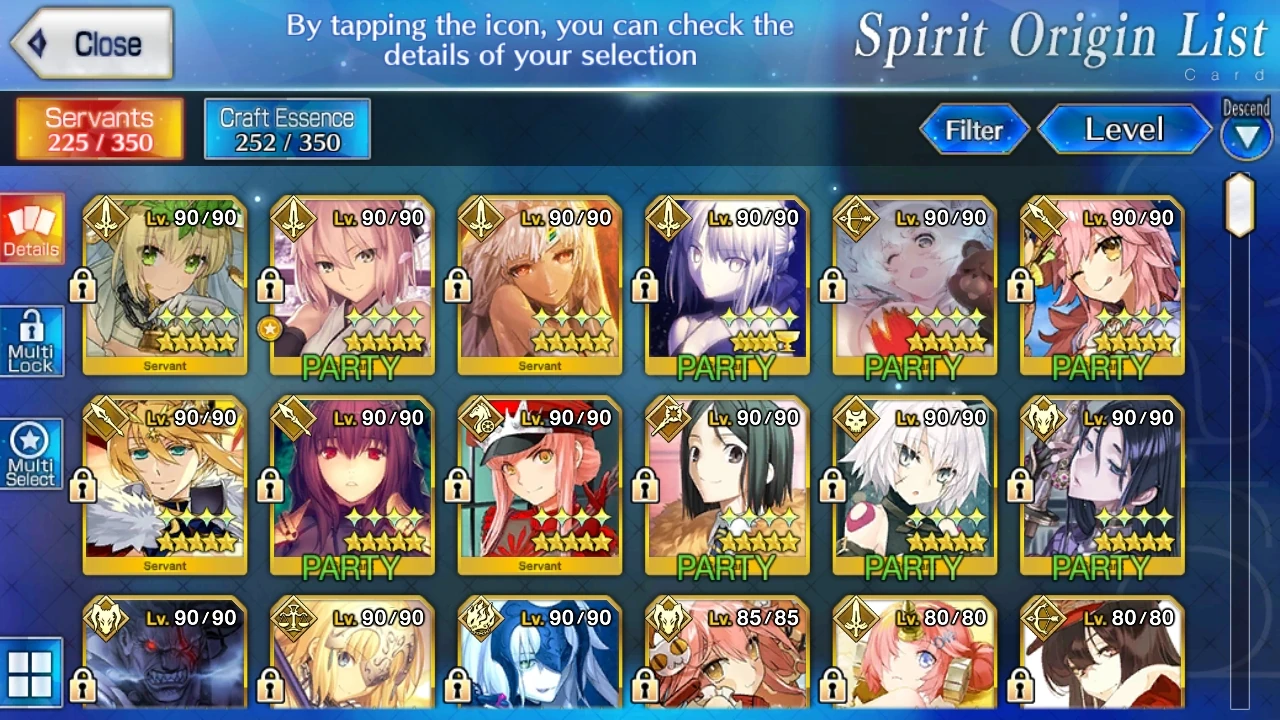Screen dimensions: 1280x720
Task: Switch sort order with the Descend toggle
Action: [1246, 130]
